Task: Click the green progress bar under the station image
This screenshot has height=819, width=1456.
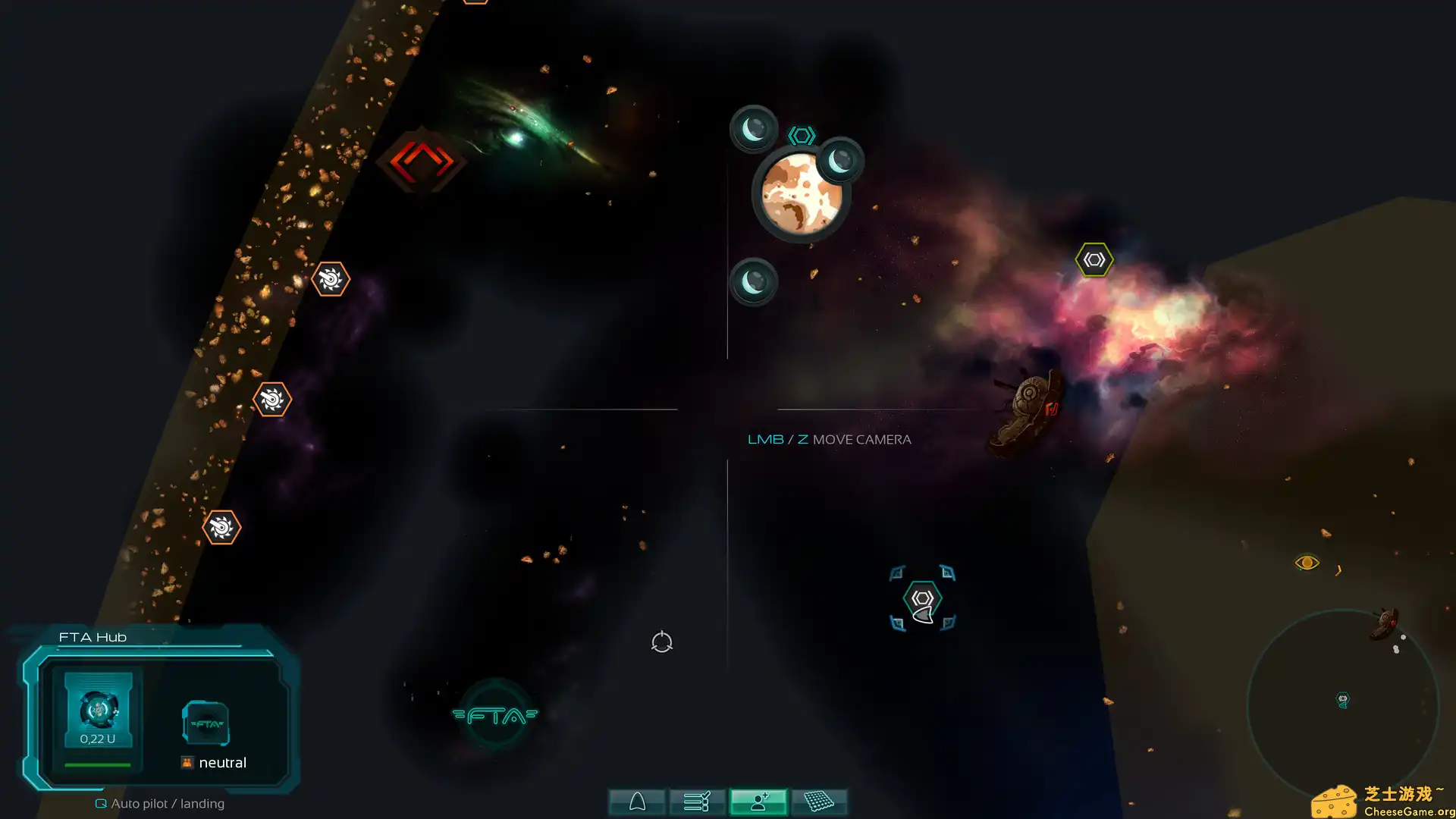Action: 98,764
